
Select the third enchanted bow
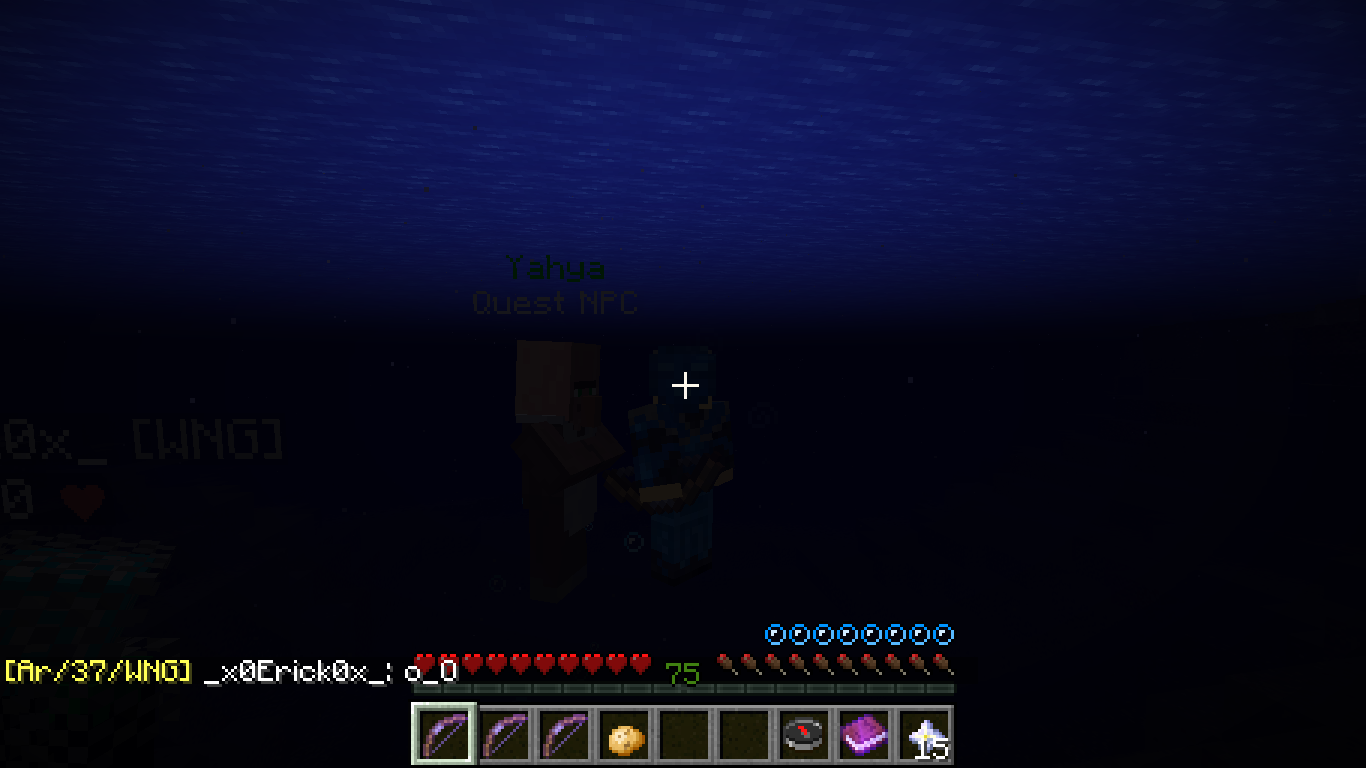tap(563, 735)
